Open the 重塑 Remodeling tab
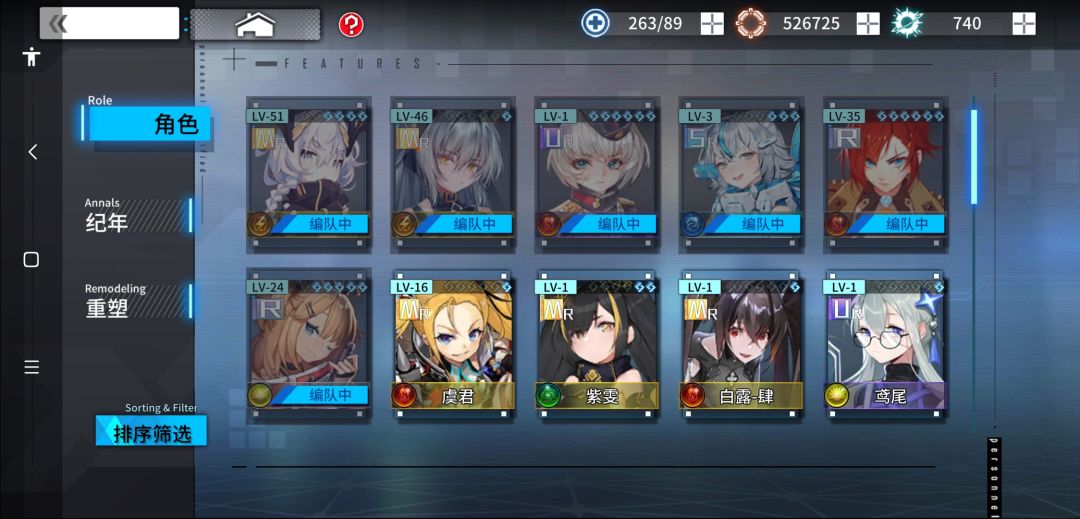Image resolution: width=1080 pixels, height=519 pixels. pyautogui.click(x=137, y=302)
